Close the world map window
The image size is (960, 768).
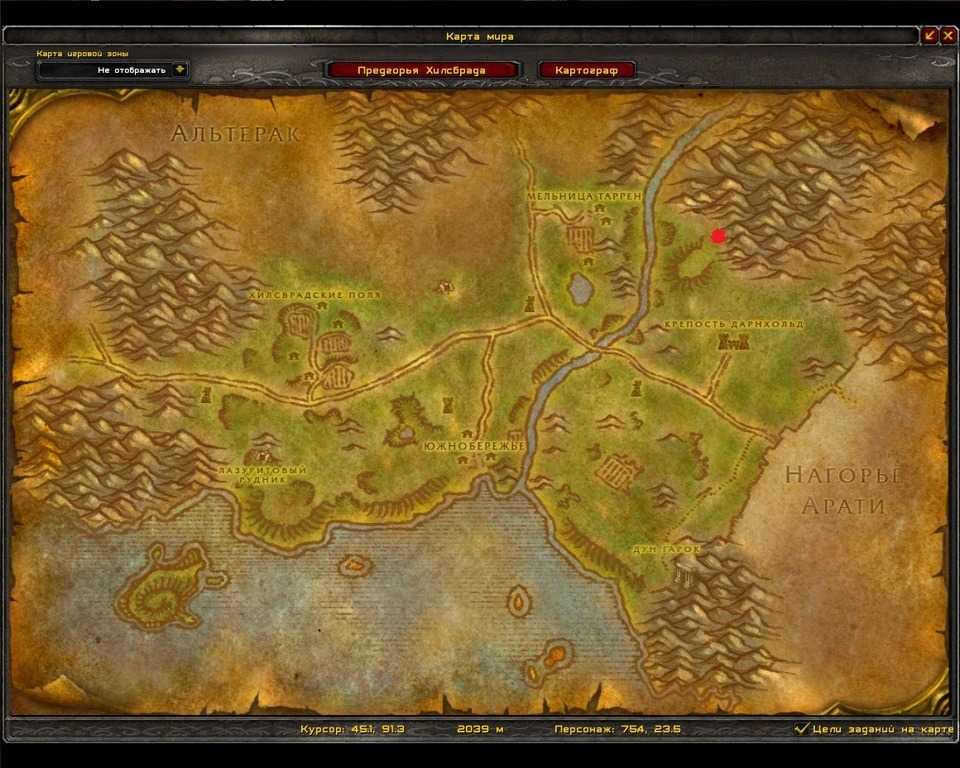(x=947, y=36)
